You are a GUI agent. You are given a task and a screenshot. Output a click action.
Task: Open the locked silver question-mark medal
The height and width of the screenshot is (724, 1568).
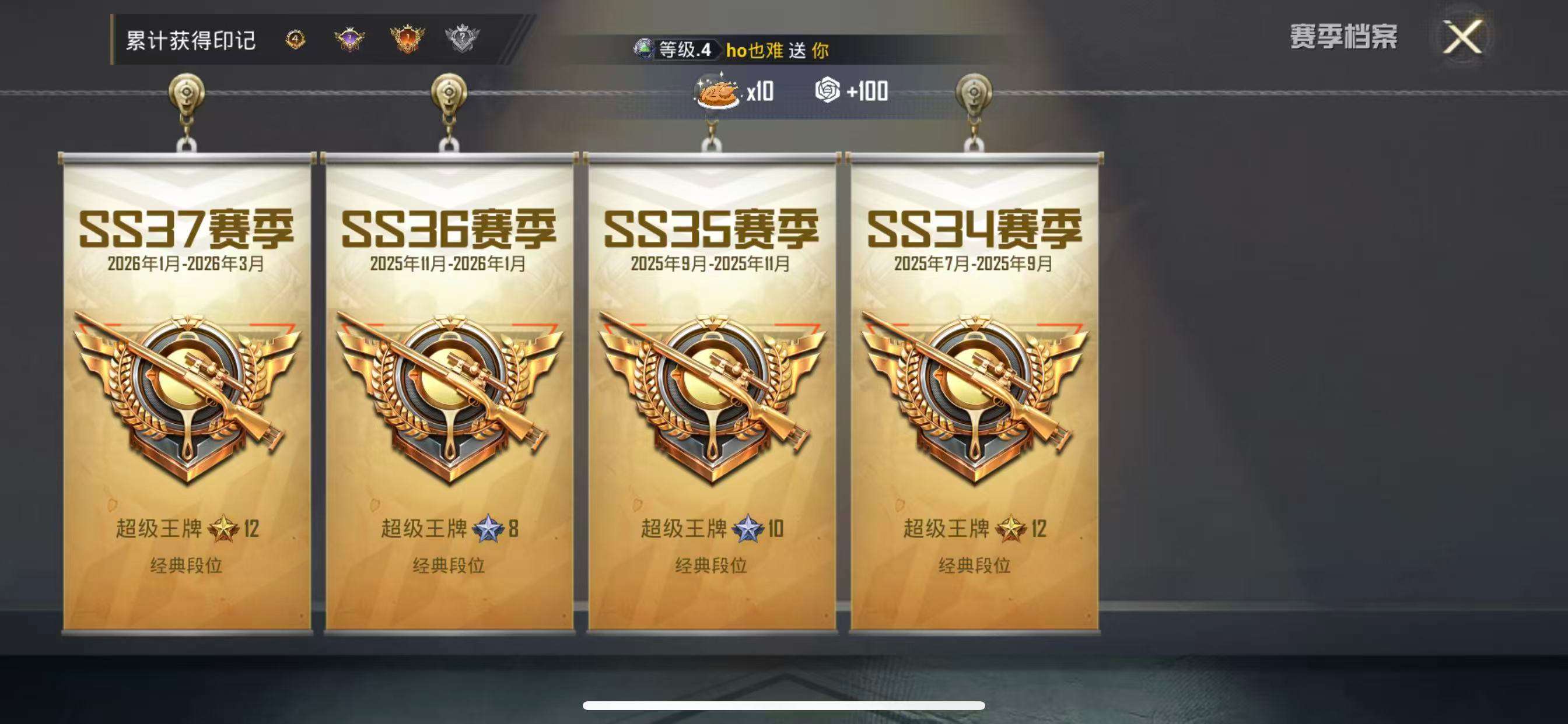coord(463,38)
